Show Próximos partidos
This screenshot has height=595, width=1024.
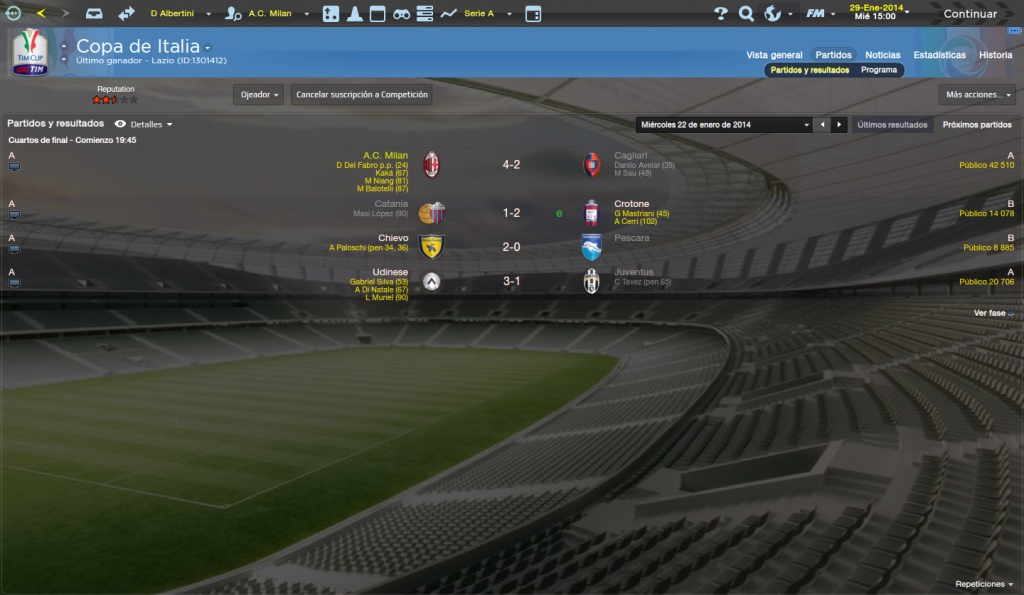tap(977, 125)
